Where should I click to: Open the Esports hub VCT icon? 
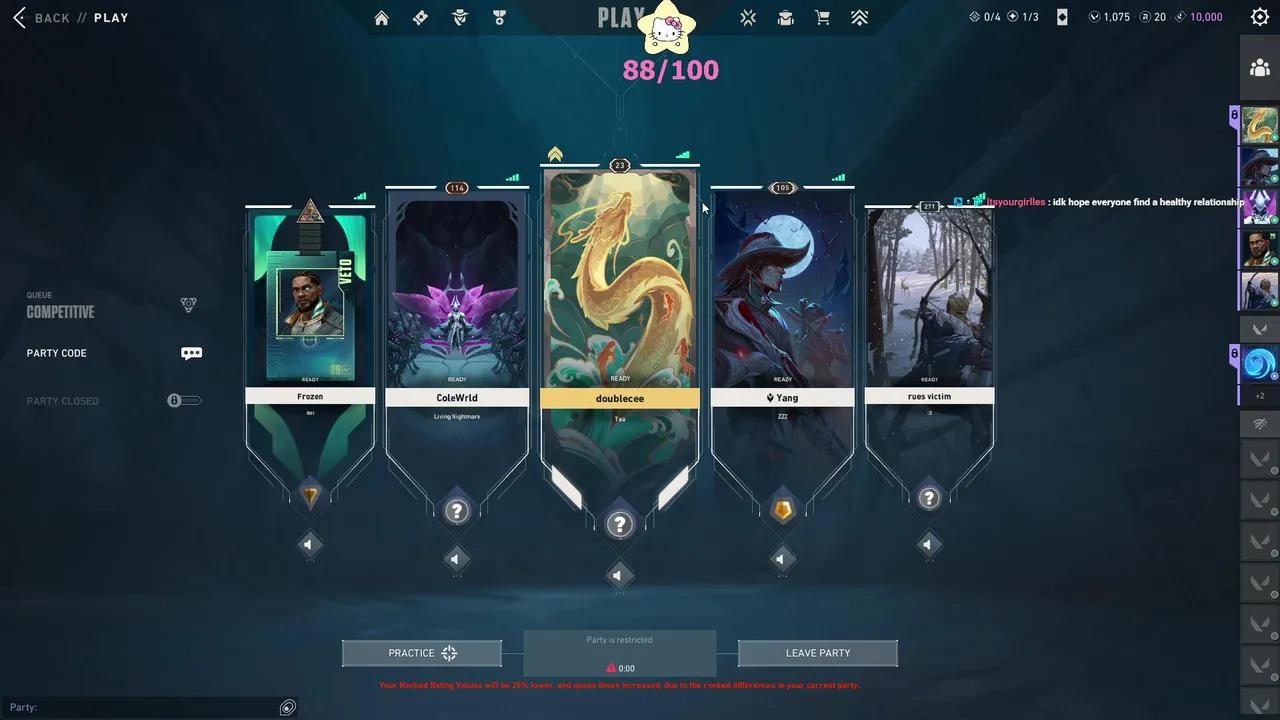click(747, 17)
